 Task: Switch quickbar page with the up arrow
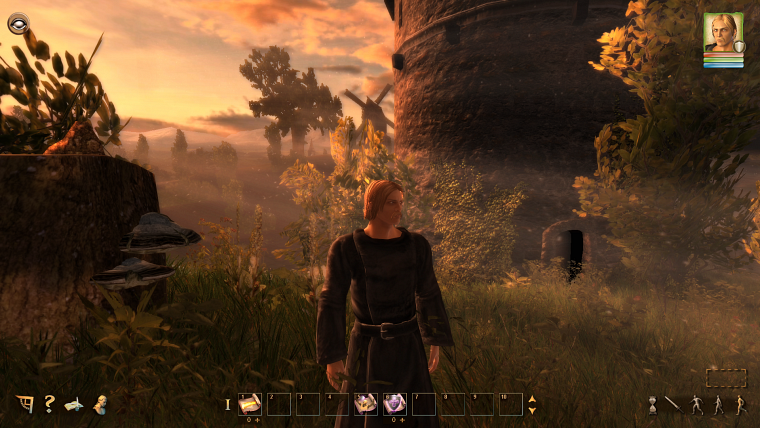coord(532,399)
